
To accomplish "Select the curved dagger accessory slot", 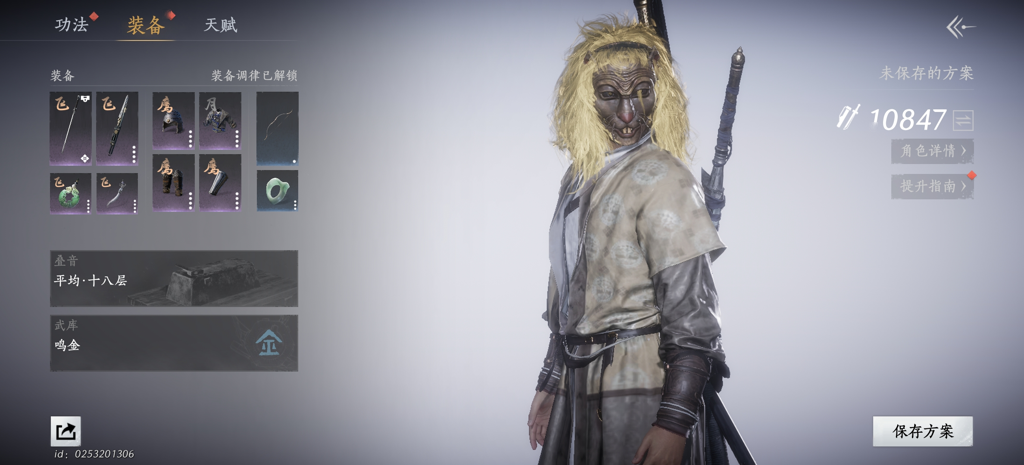I will point(117,192).
